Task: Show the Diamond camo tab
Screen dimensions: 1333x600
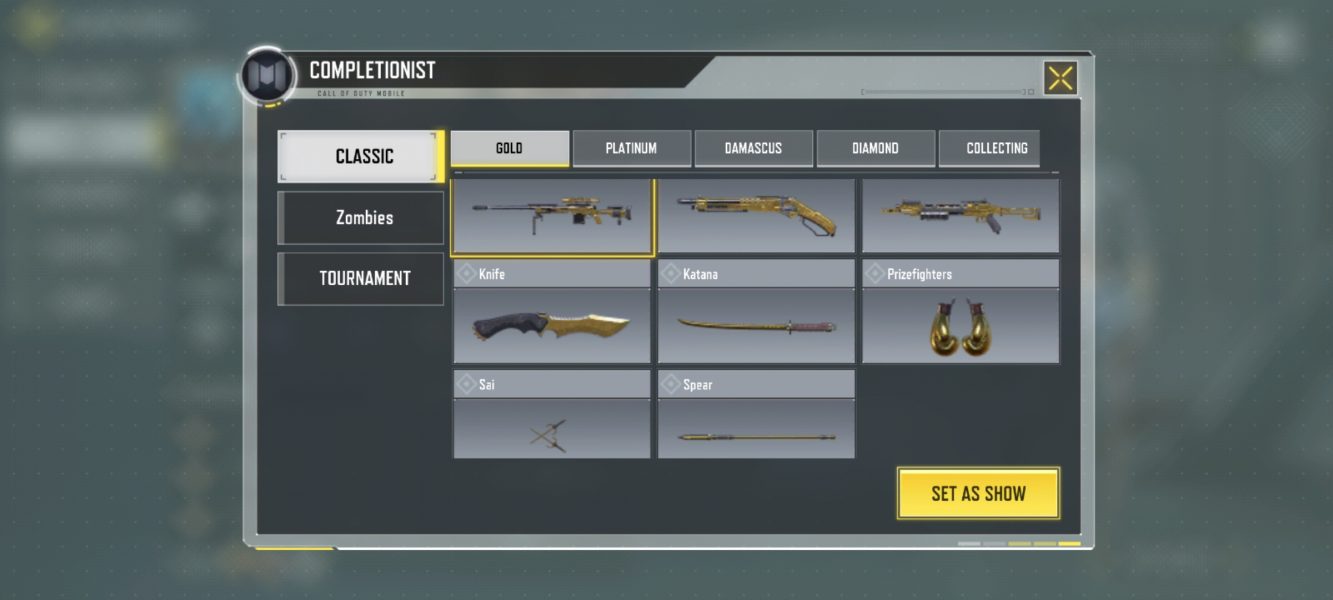Action: (875, 148)
